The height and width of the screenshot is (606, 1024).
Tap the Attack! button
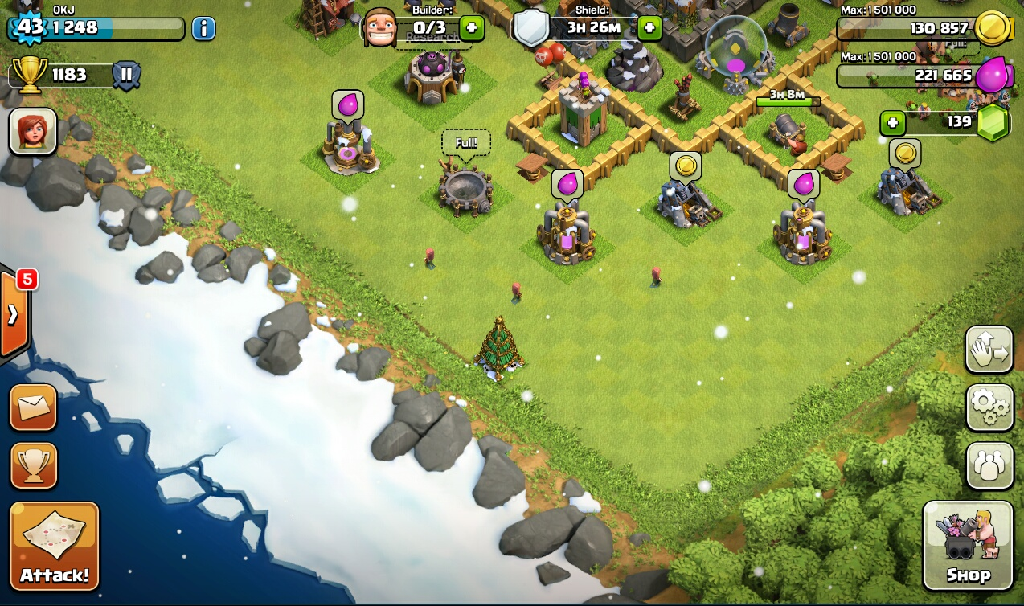click(54, 546)
